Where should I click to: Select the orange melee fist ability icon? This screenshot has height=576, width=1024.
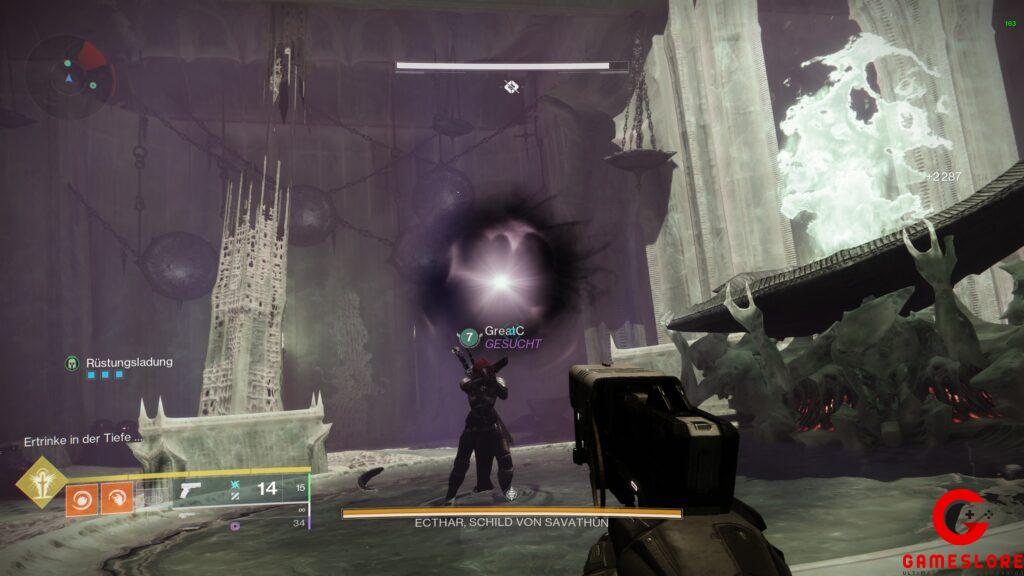pyautogui.click(x=116, y=498)
